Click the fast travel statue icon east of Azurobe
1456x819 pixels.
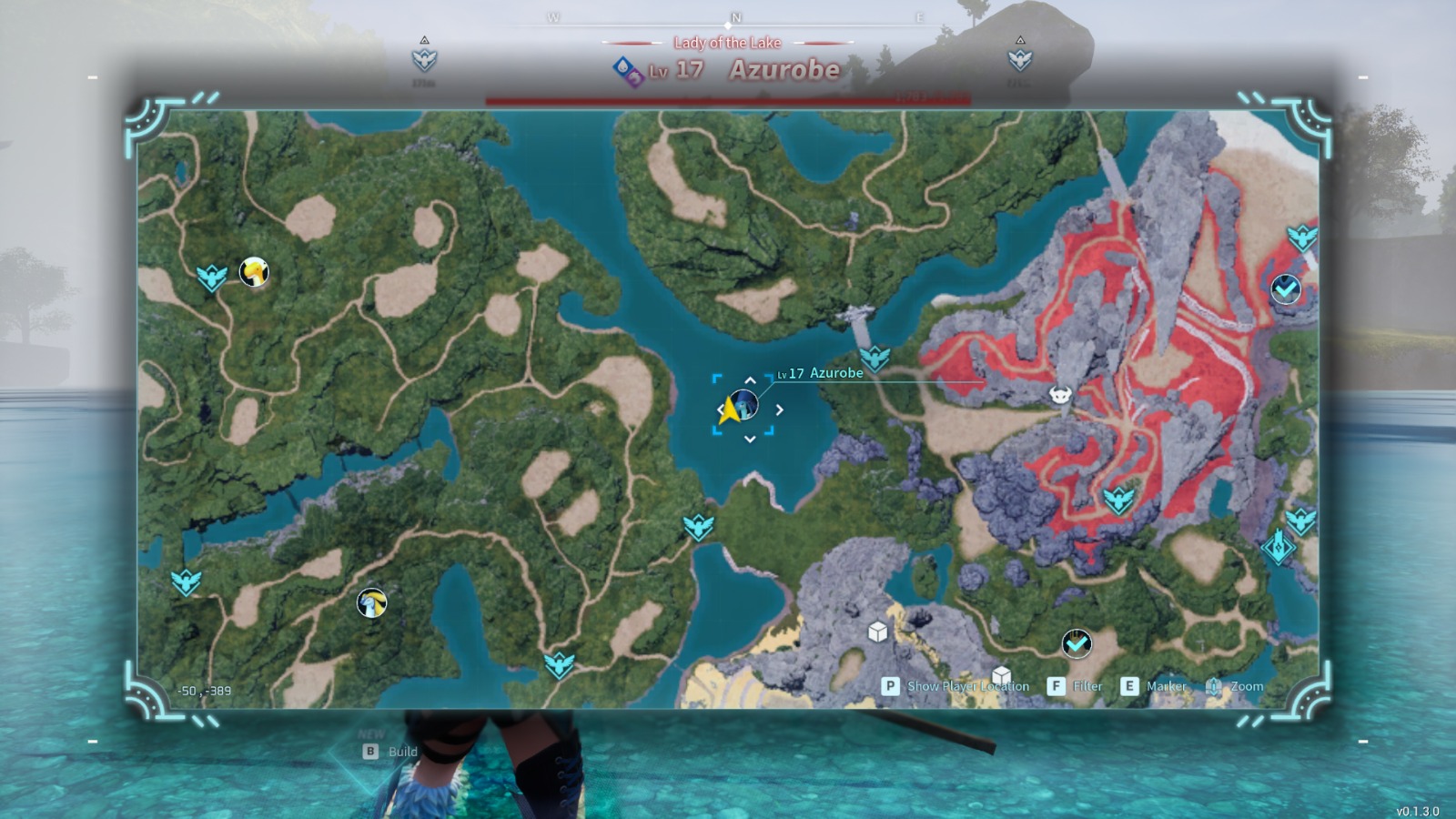pos(875,358)
